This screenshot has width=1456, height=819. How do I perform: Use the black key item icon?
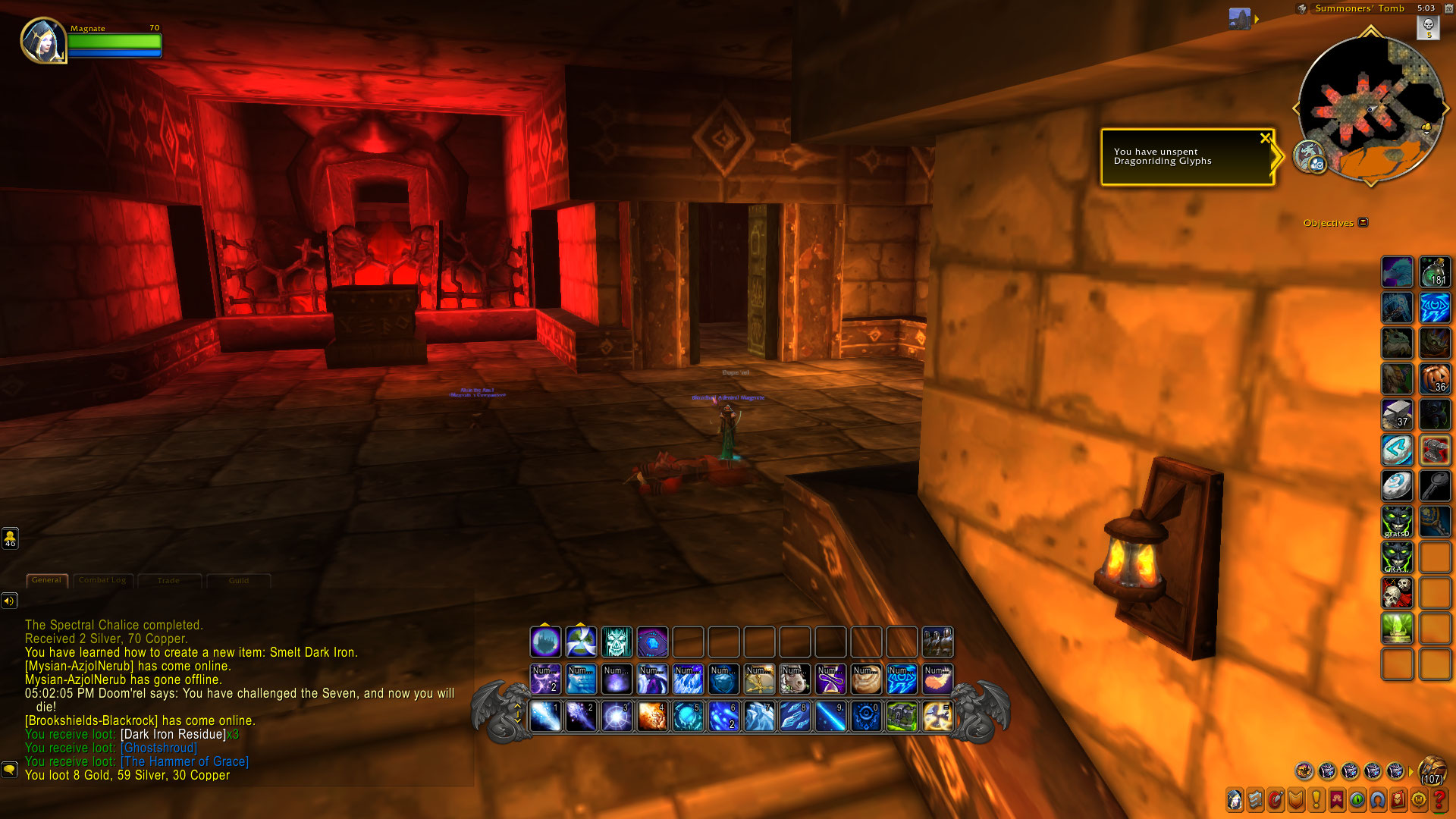tap(1435, 486)
